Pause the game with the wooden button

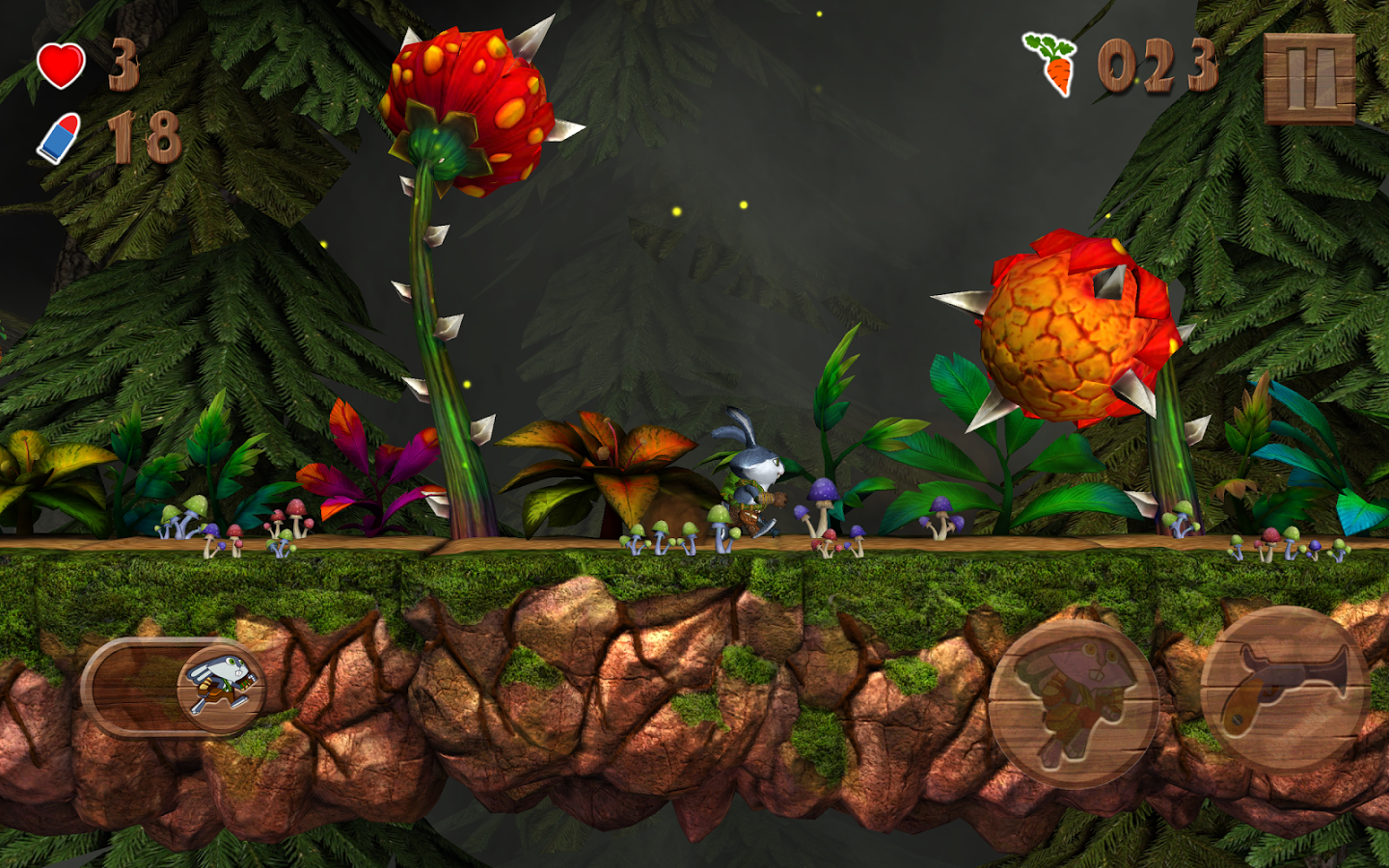(1309, 79)
